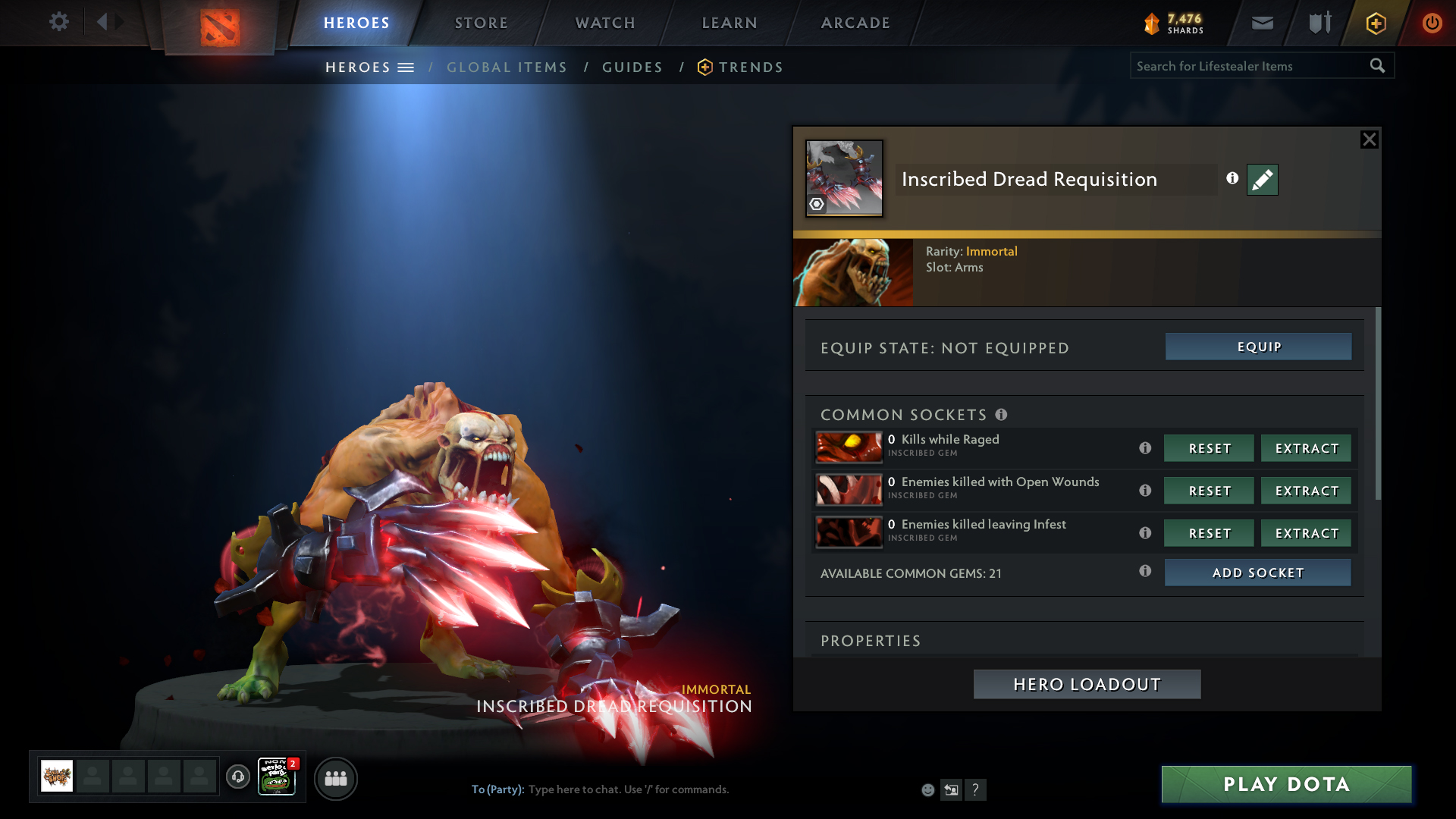Reset the Kills while Raged gem

(x=1209, y=448)
